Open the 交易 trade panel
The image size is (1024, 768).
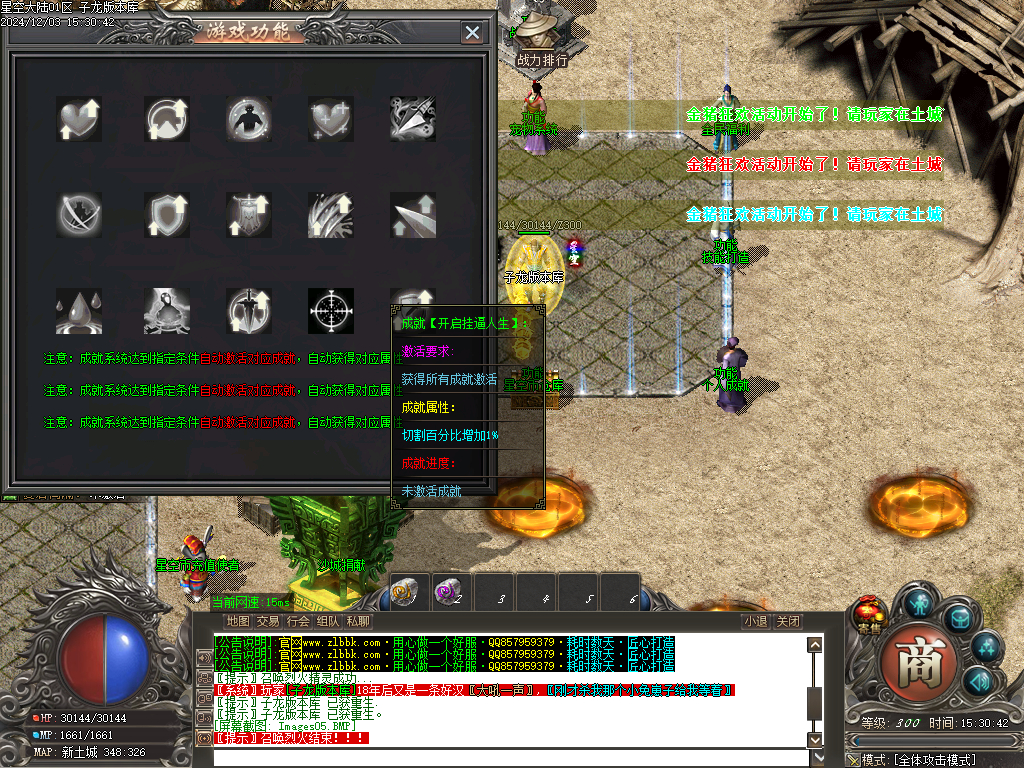[x=268, y=621]
